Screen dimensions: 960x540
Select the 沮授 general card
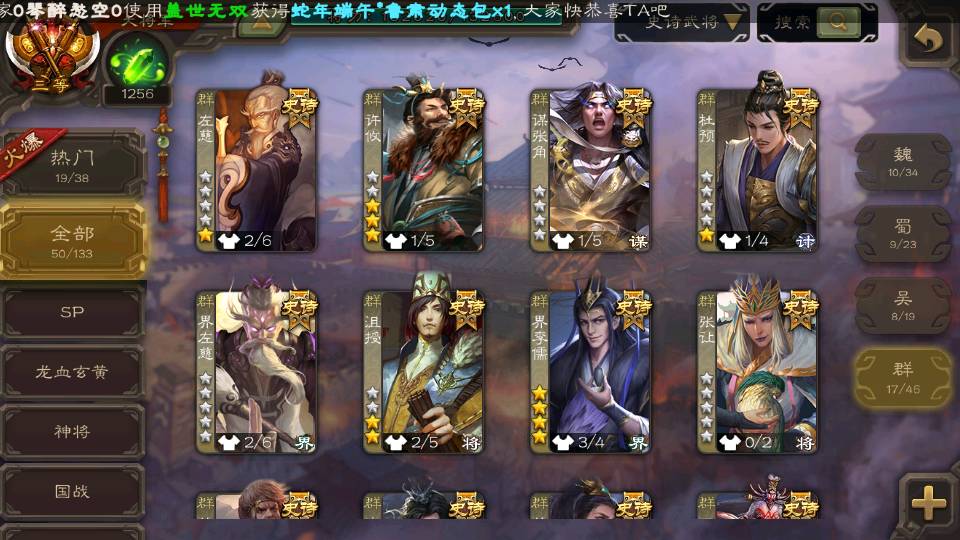pyautogui.click(x=424, y=370)
